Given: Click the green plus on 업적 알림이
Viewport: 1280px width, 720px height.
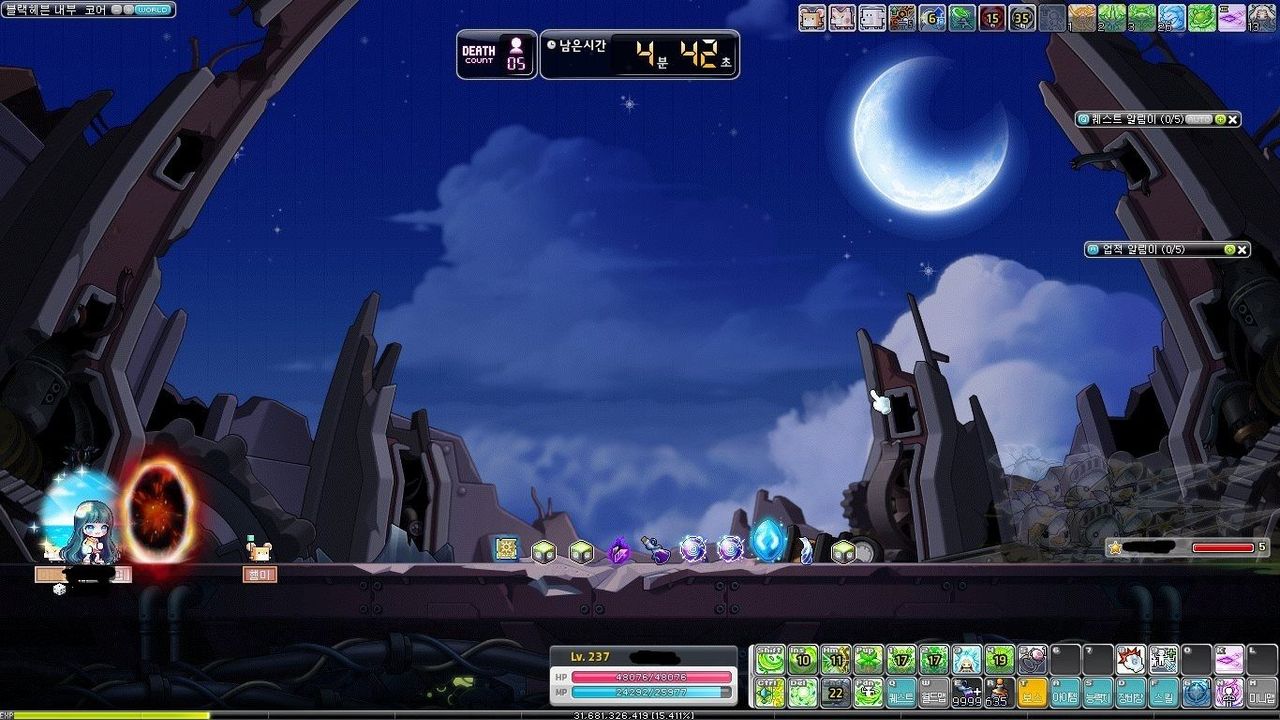Looking at the screenshot, I should [x=1229, y=249].
